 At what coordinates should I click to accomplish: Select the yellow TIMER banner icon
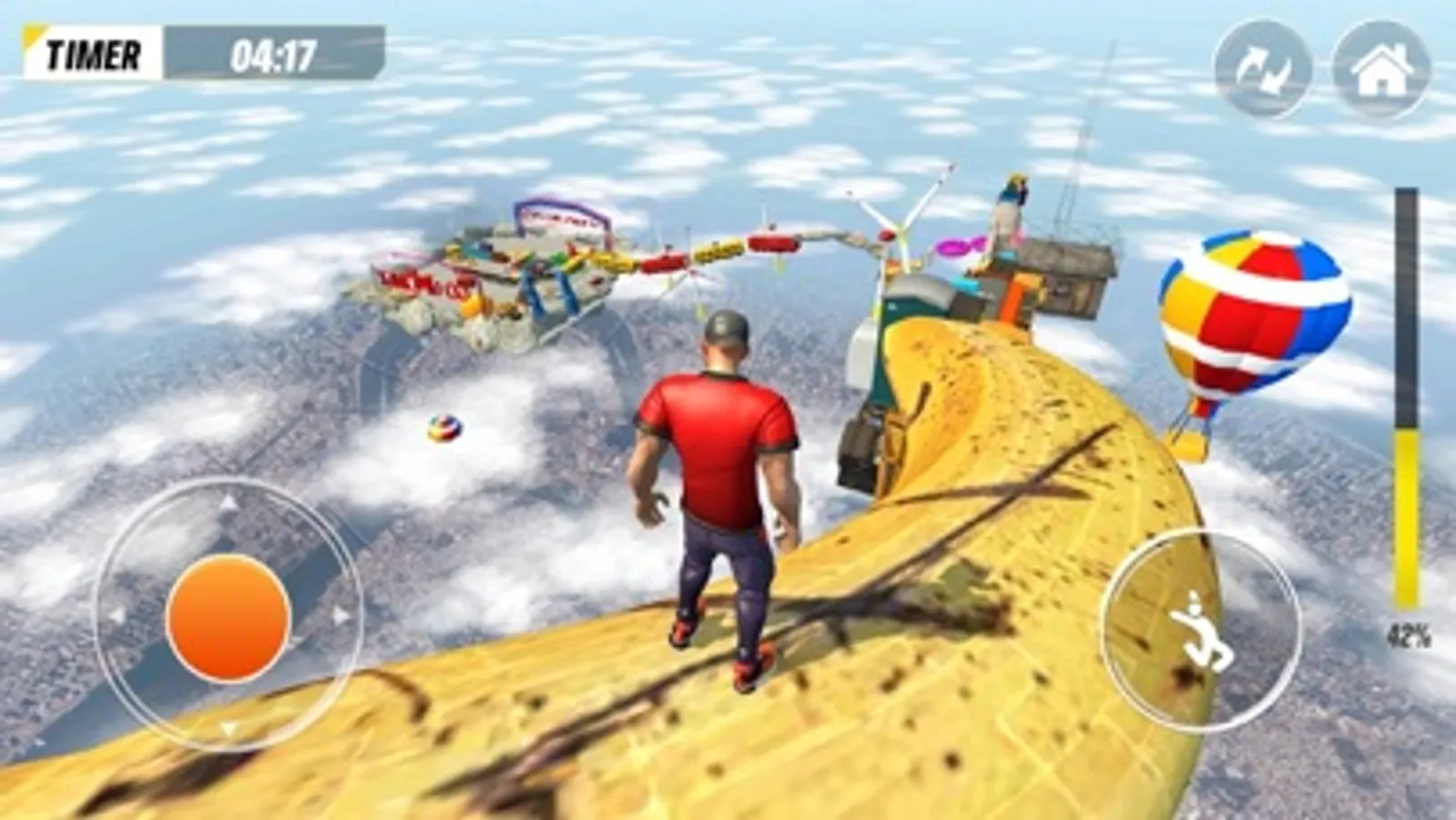(x=34, y=40)
